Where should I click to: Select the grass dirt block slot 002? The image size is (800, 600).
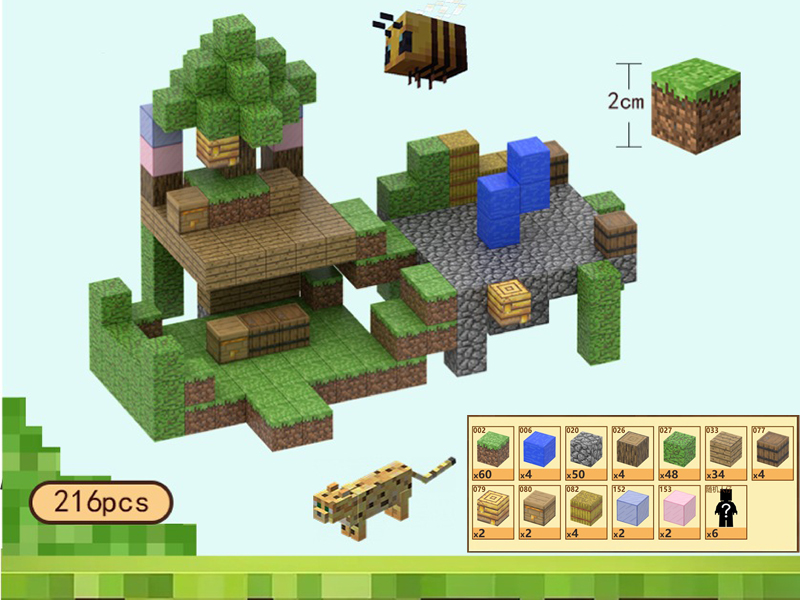pos(491,449)
